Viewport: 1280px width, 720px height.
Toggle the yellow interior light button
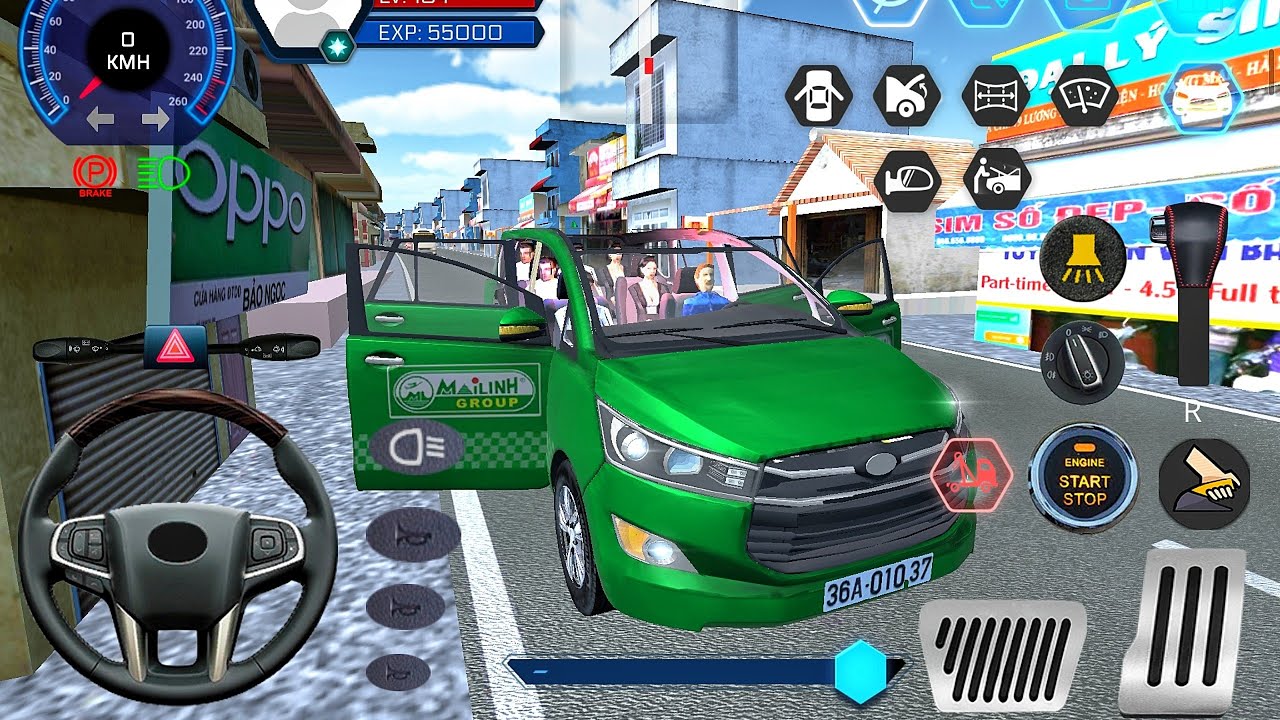tap(1081, 256)
